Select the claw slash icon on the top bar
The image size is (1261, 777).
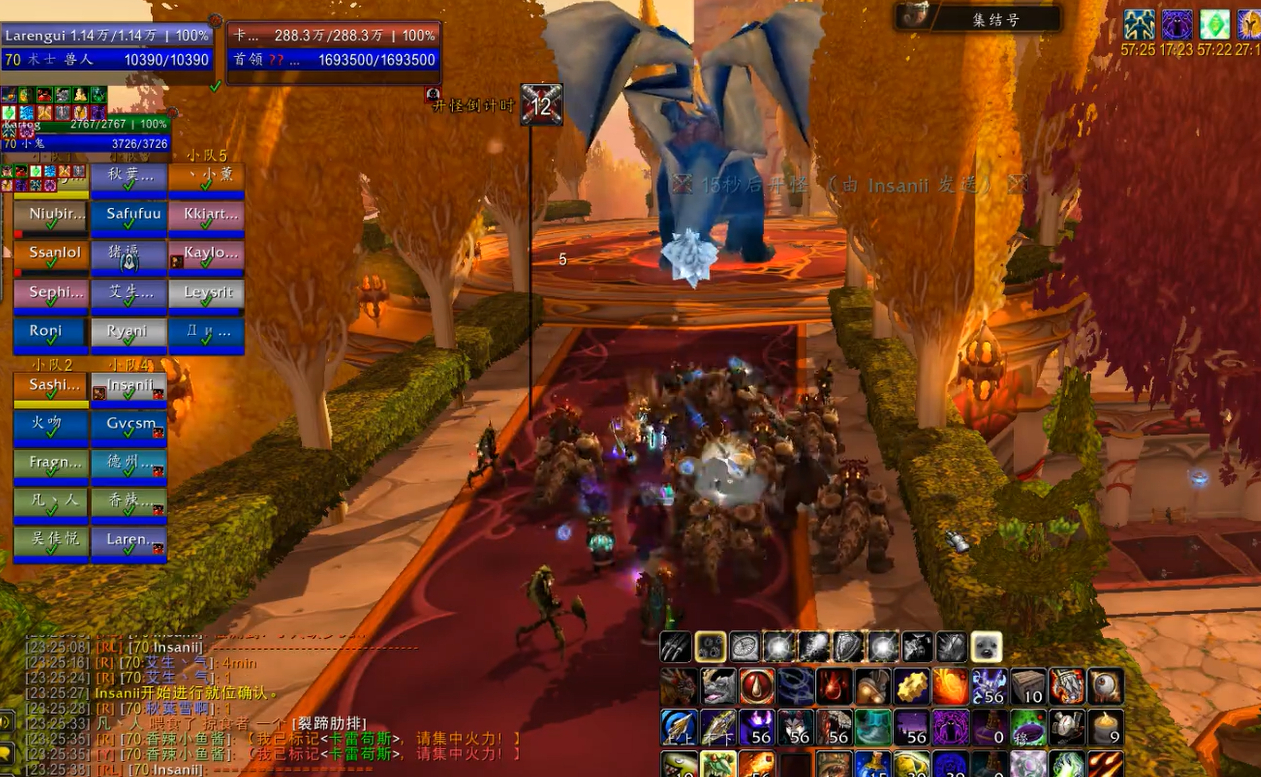pyautogui.click(x=677, y=647)
